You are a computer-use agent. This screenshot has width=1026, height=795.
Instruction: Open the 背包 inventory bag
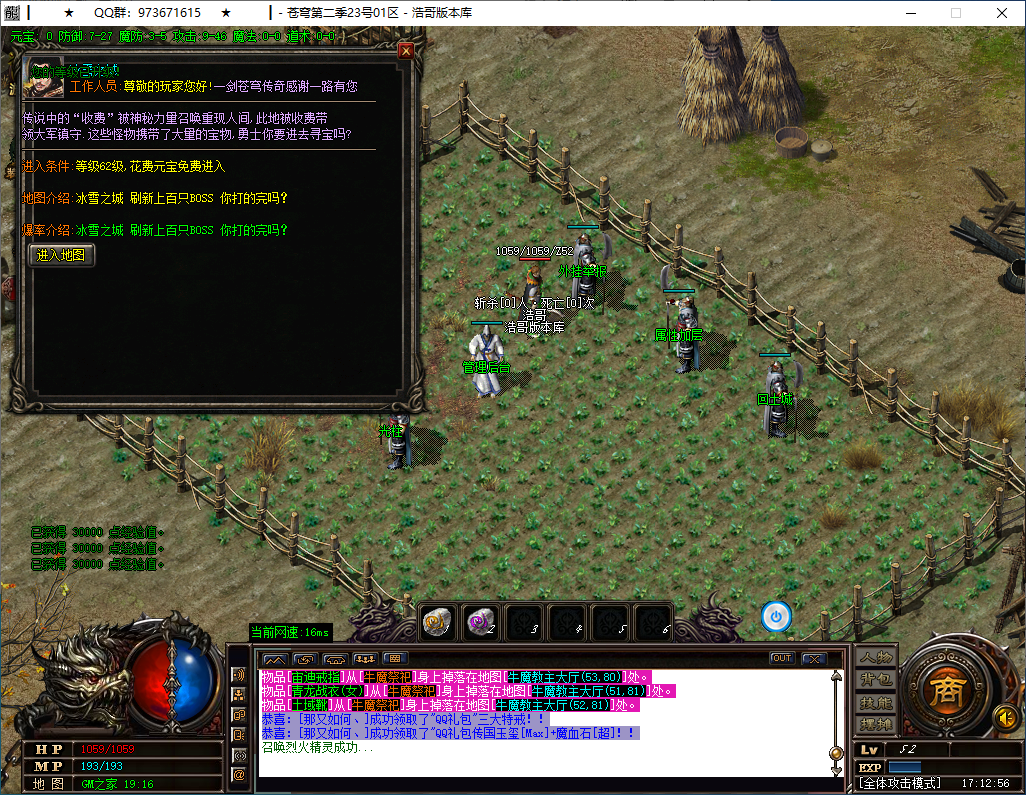click(x=876, y=680)
